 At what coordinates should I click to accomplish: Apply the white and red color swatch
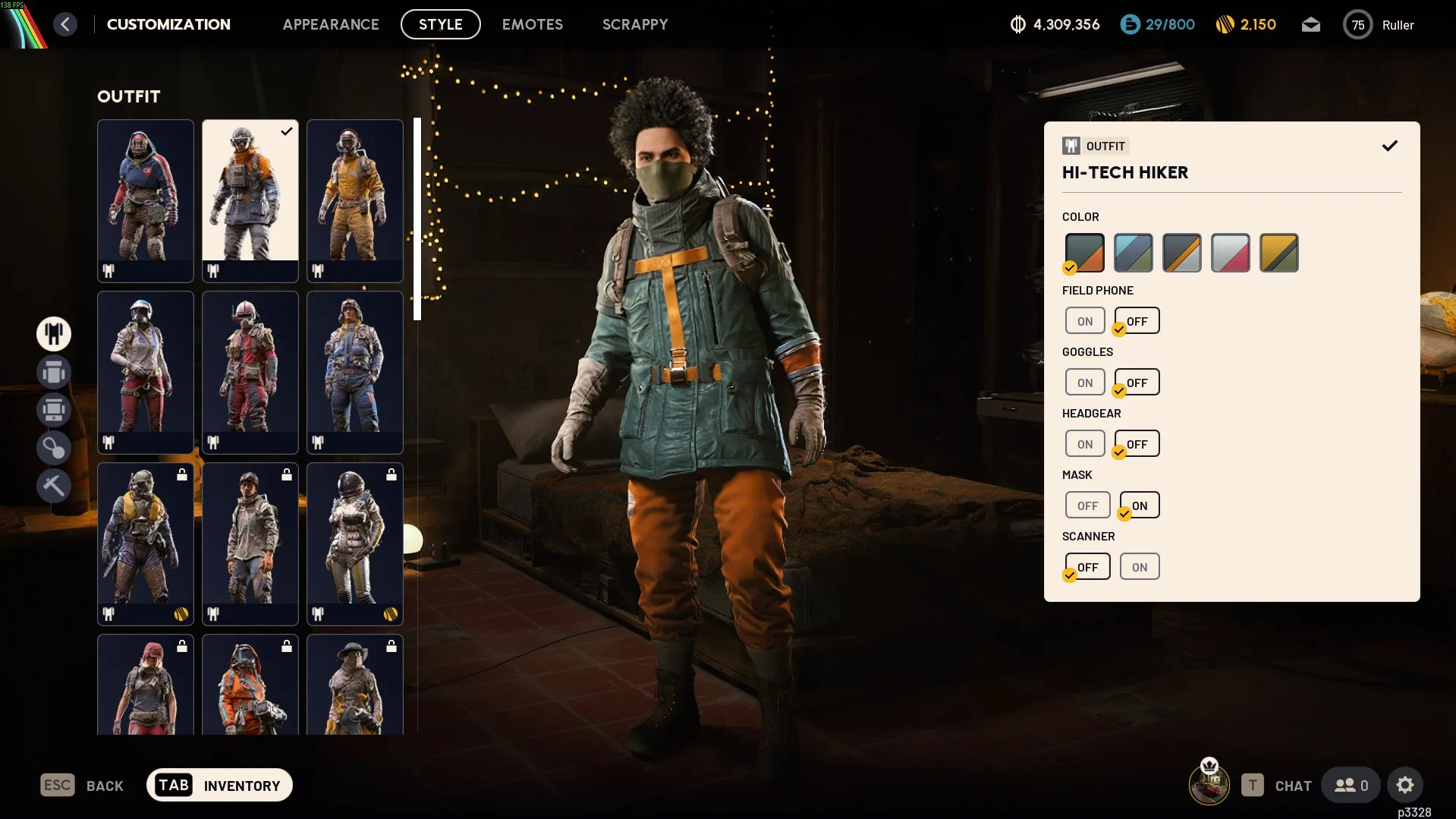click(x=1230, y=253)
